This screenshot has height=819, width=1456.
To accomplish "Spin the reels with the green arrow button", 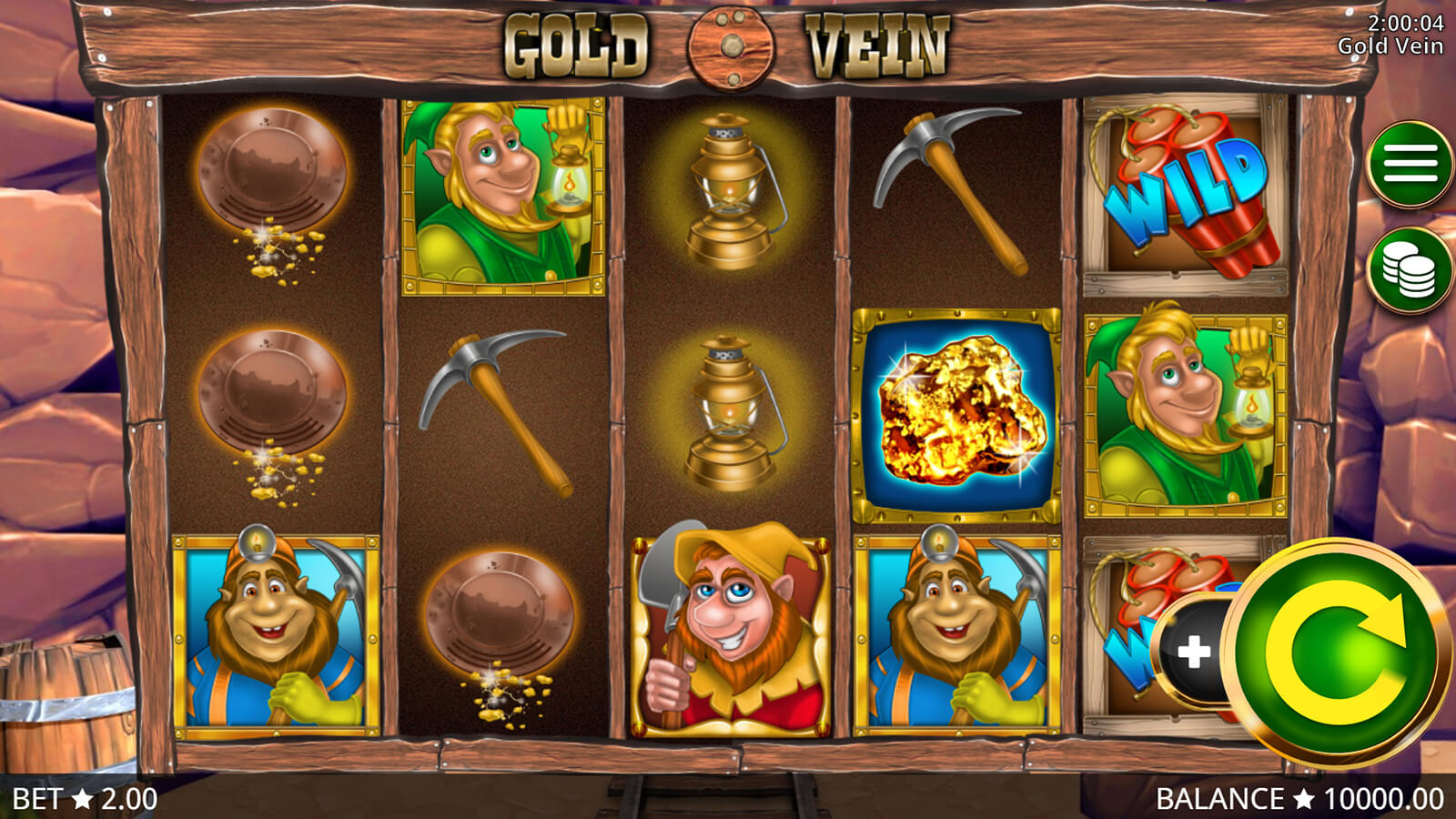I will coord(1335,652).
